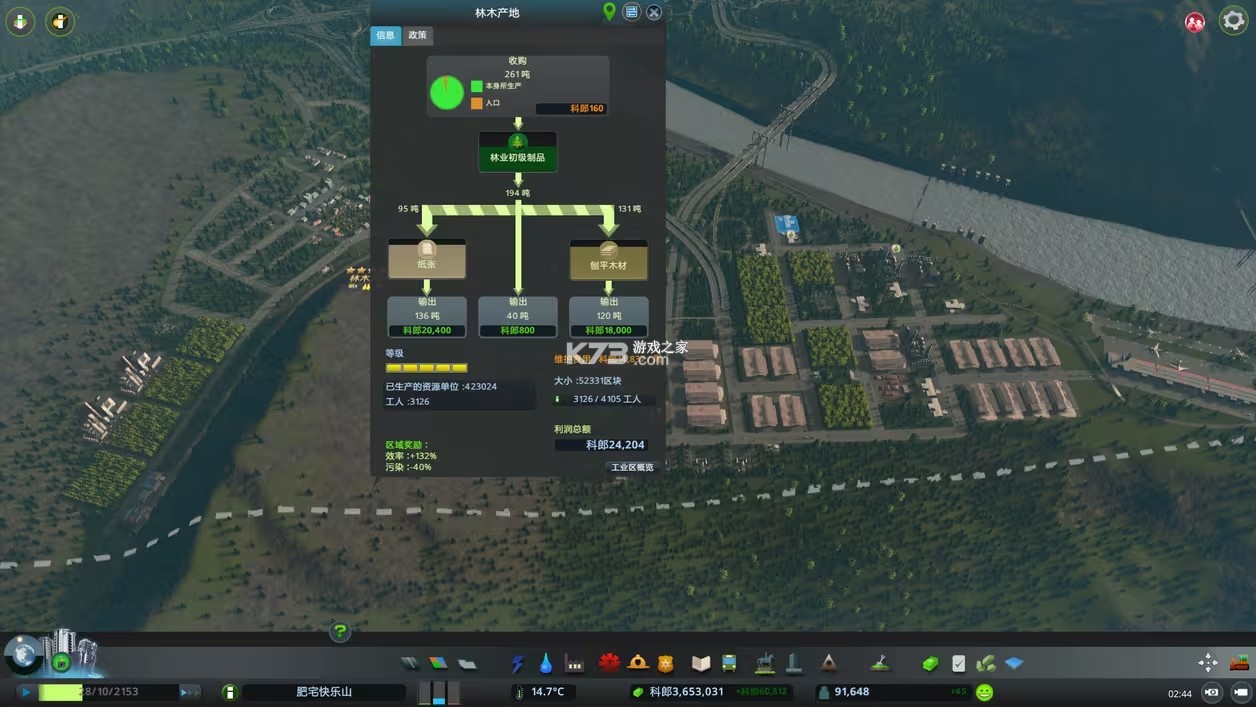Open the water drop services menu
The width and height of the screenshot is (1256, 707).
[x=546, y=662]
